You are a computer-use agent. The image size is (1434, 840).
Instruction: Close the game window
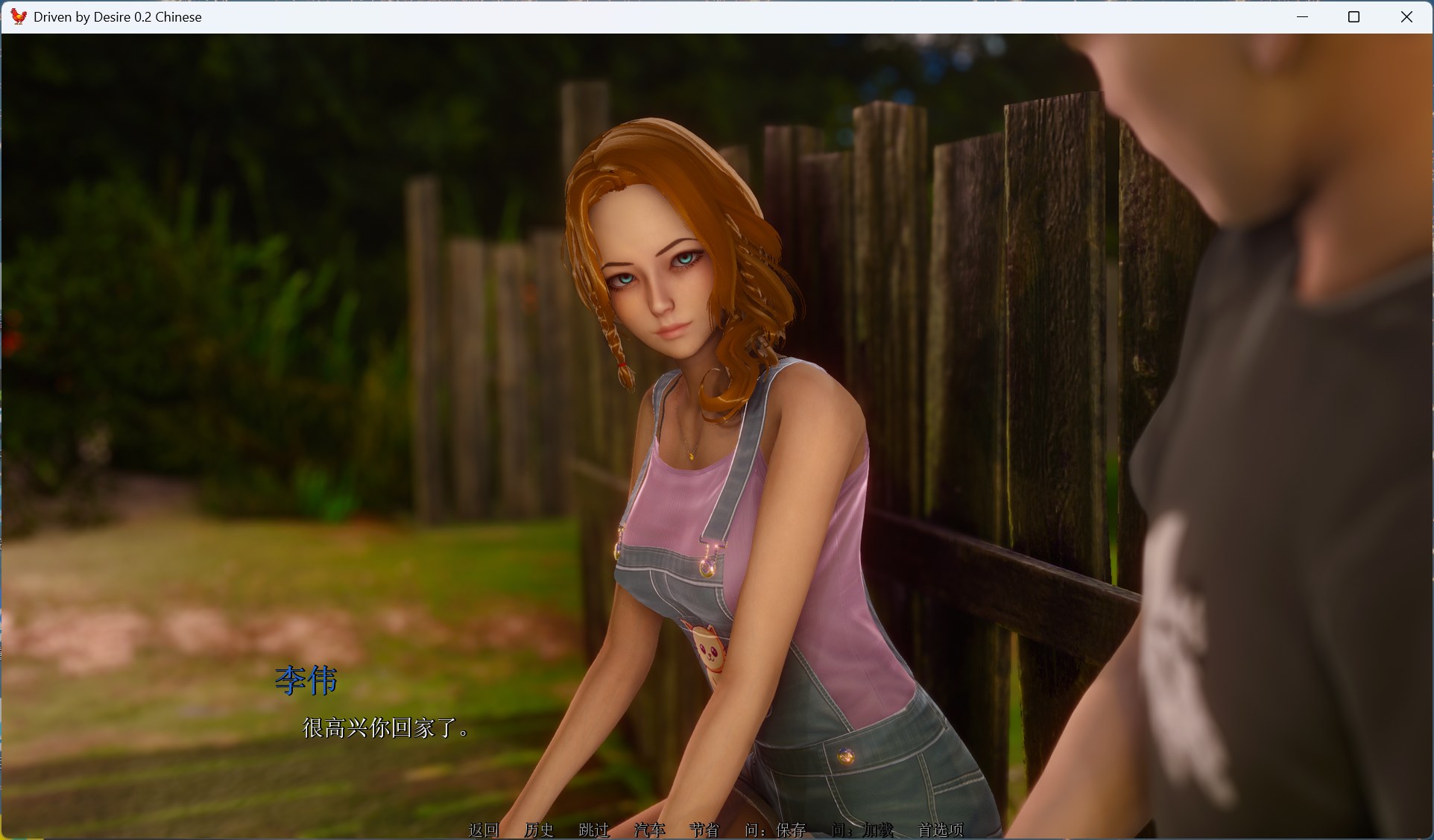click(x=1406, y=16)
